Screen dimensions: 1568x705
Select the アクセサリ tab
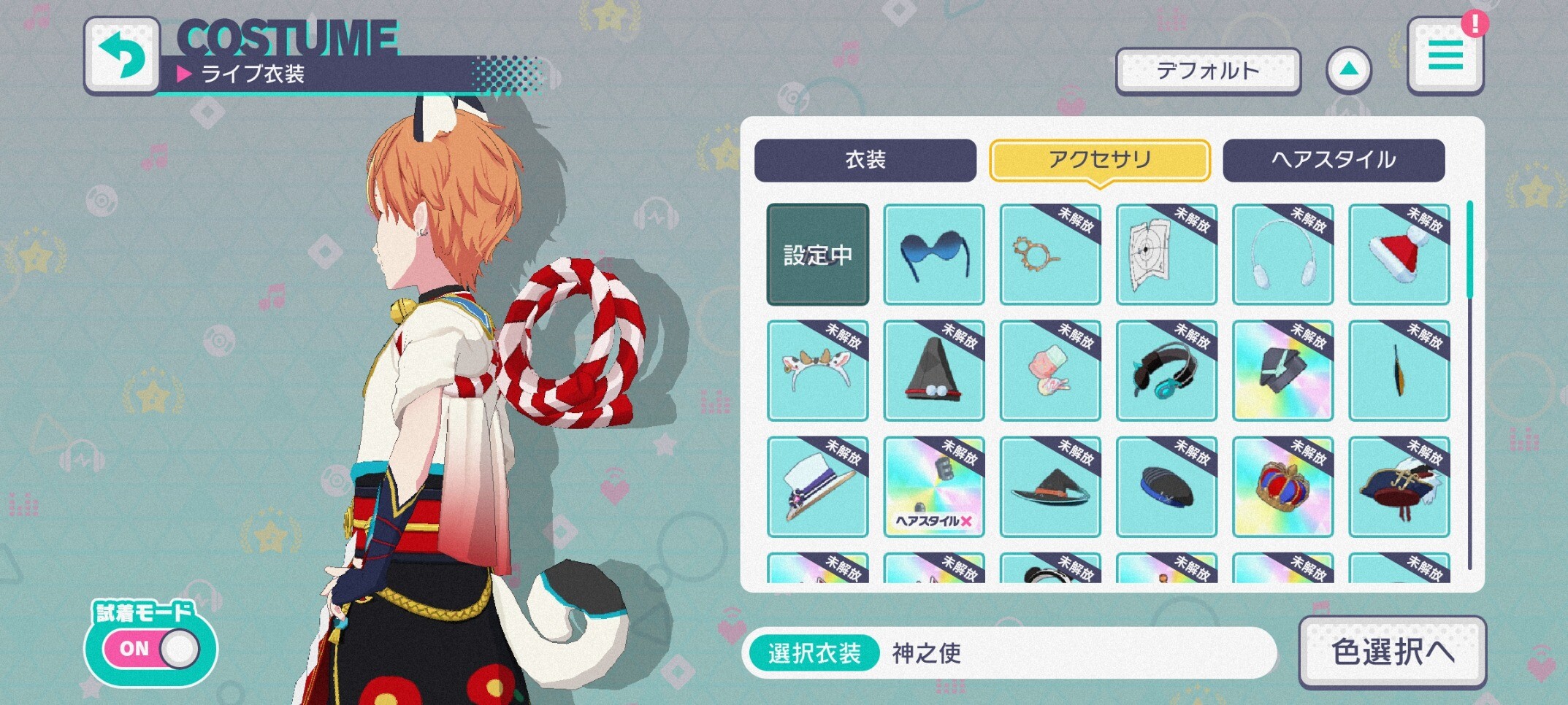(x=1099, y=160)
